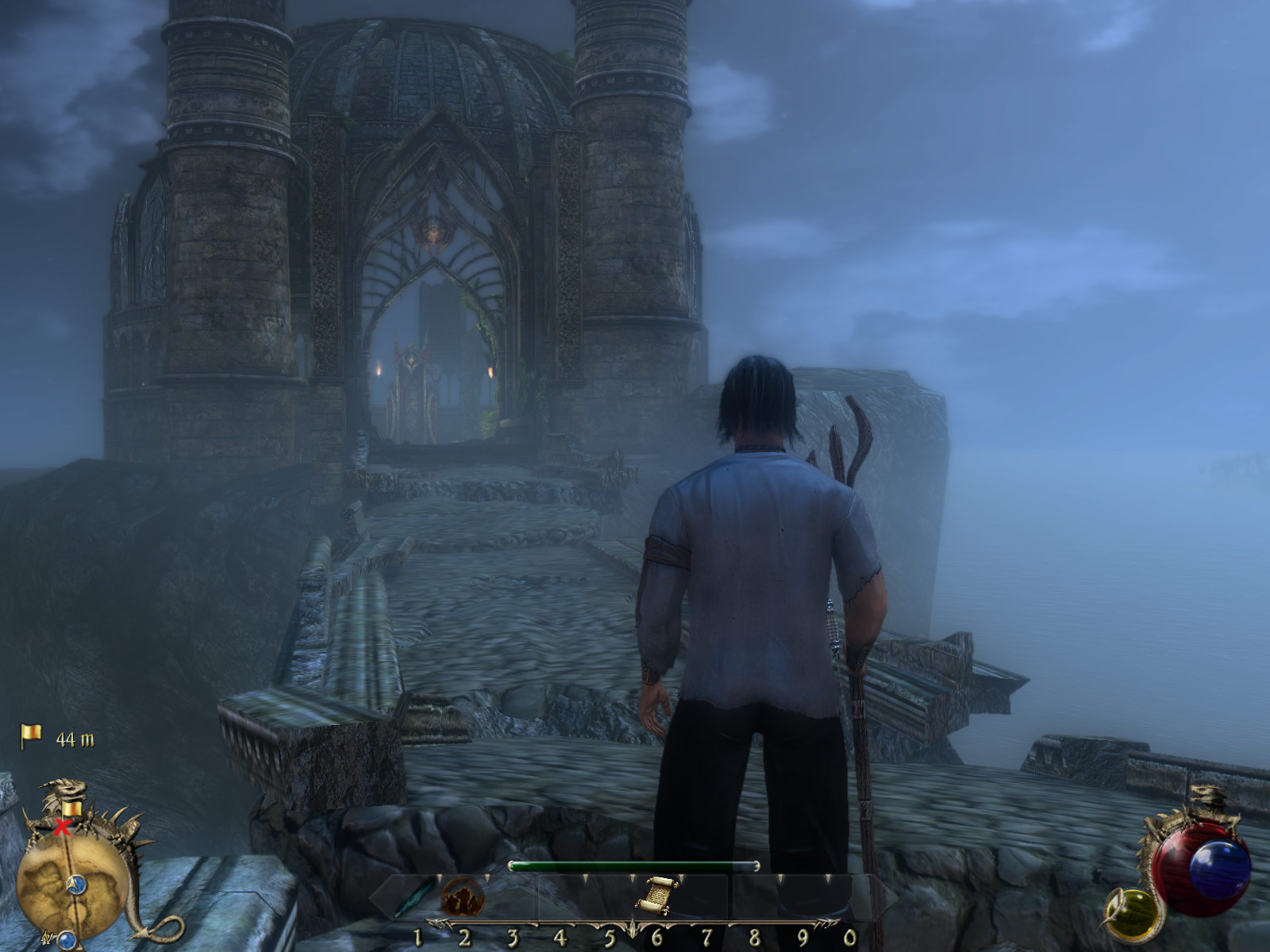Screen dimensions: 1270x952
Task: Select the red X marker on the minimap
Action: 61,828
